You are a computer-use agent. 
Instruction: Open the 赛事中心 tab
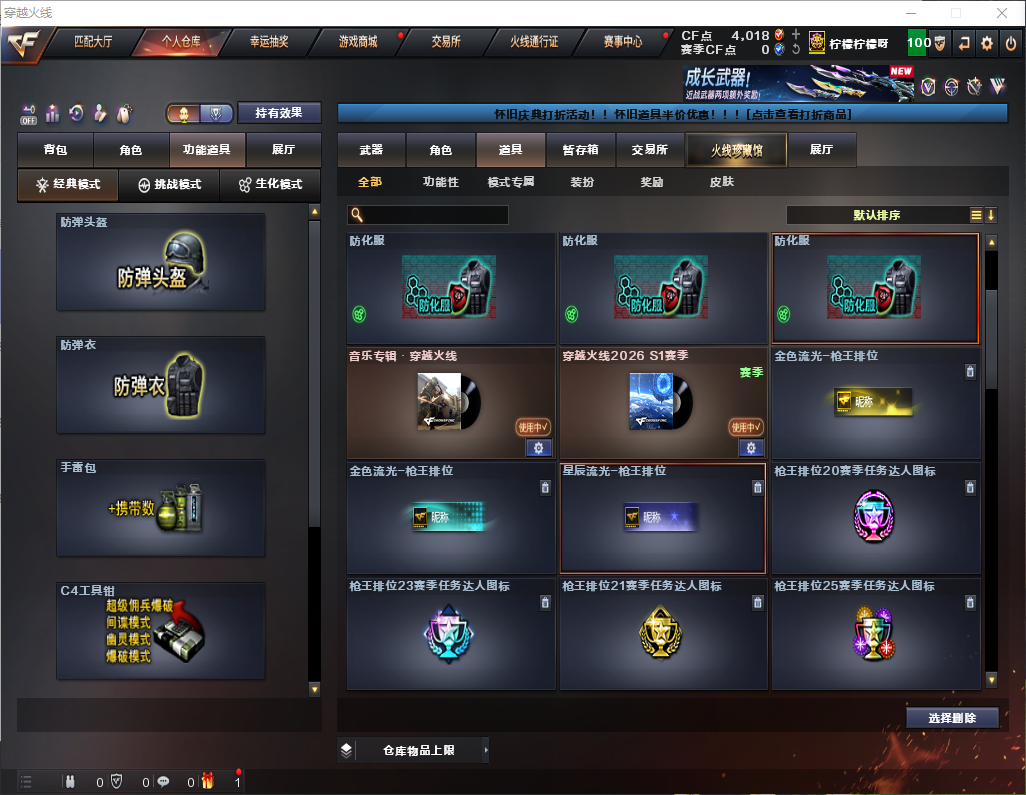(622, 42)
